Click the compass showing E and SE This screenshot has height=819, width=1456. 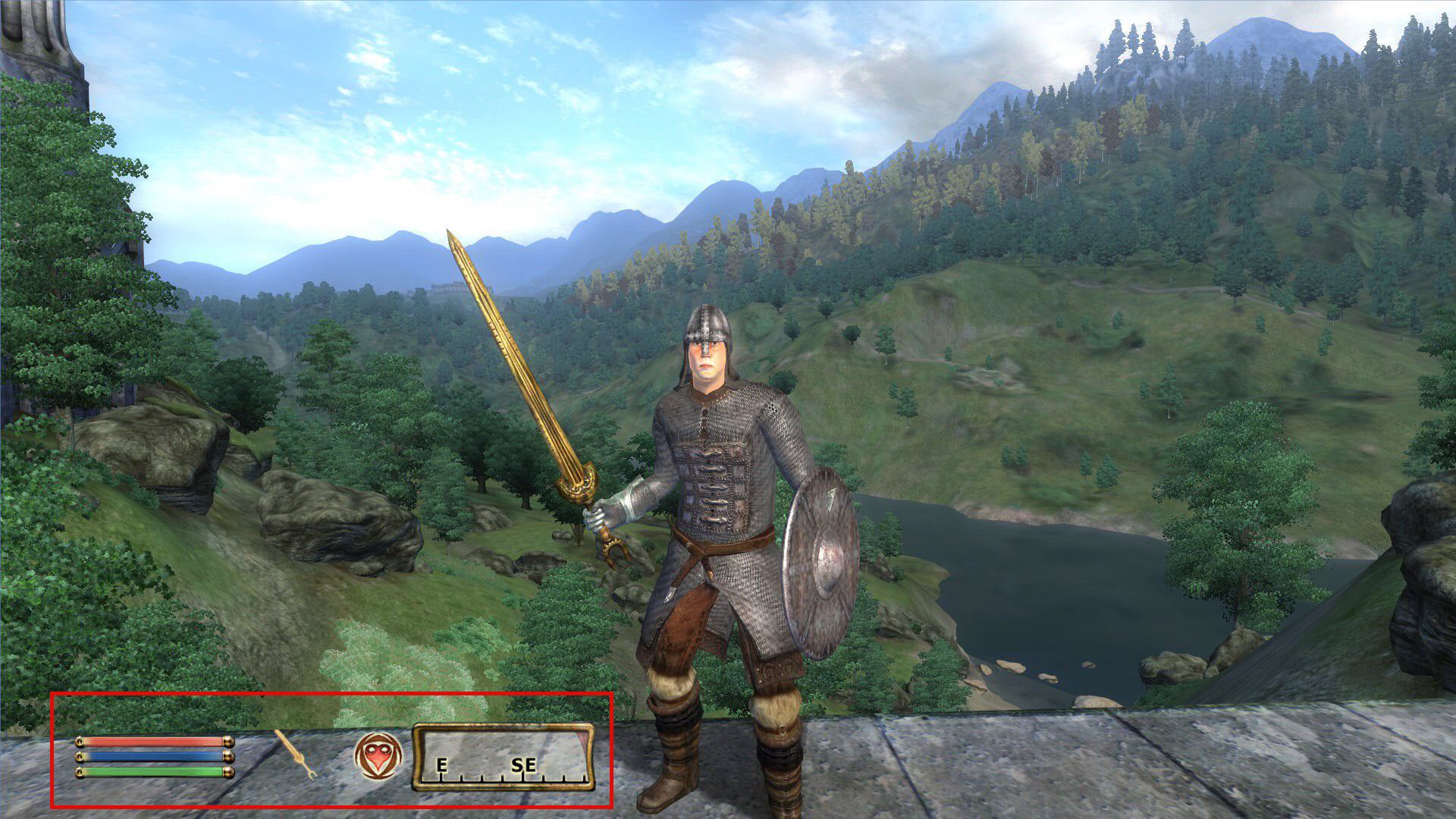tap(503, 757)
